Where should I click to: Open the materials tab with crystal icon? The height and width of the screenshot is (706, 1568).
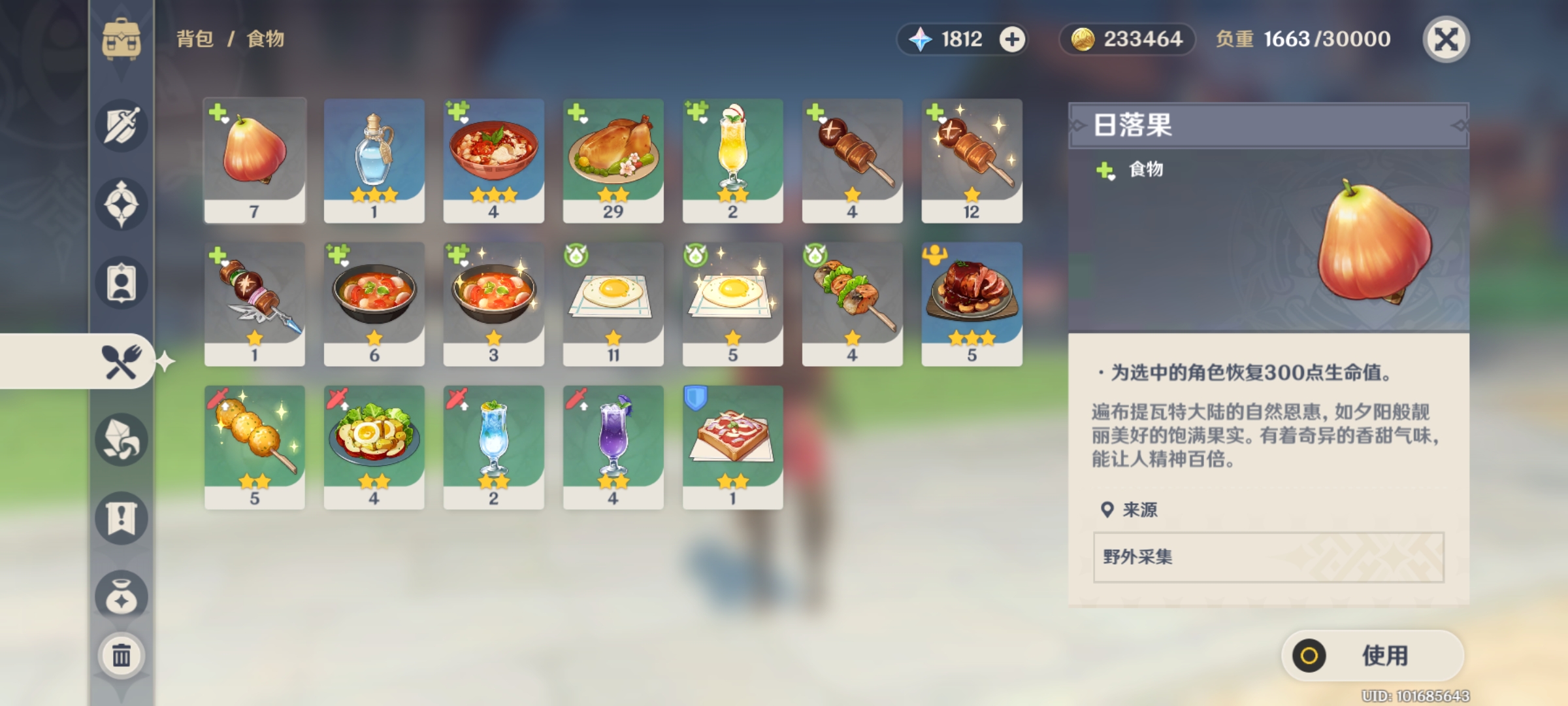pos(122,439)
